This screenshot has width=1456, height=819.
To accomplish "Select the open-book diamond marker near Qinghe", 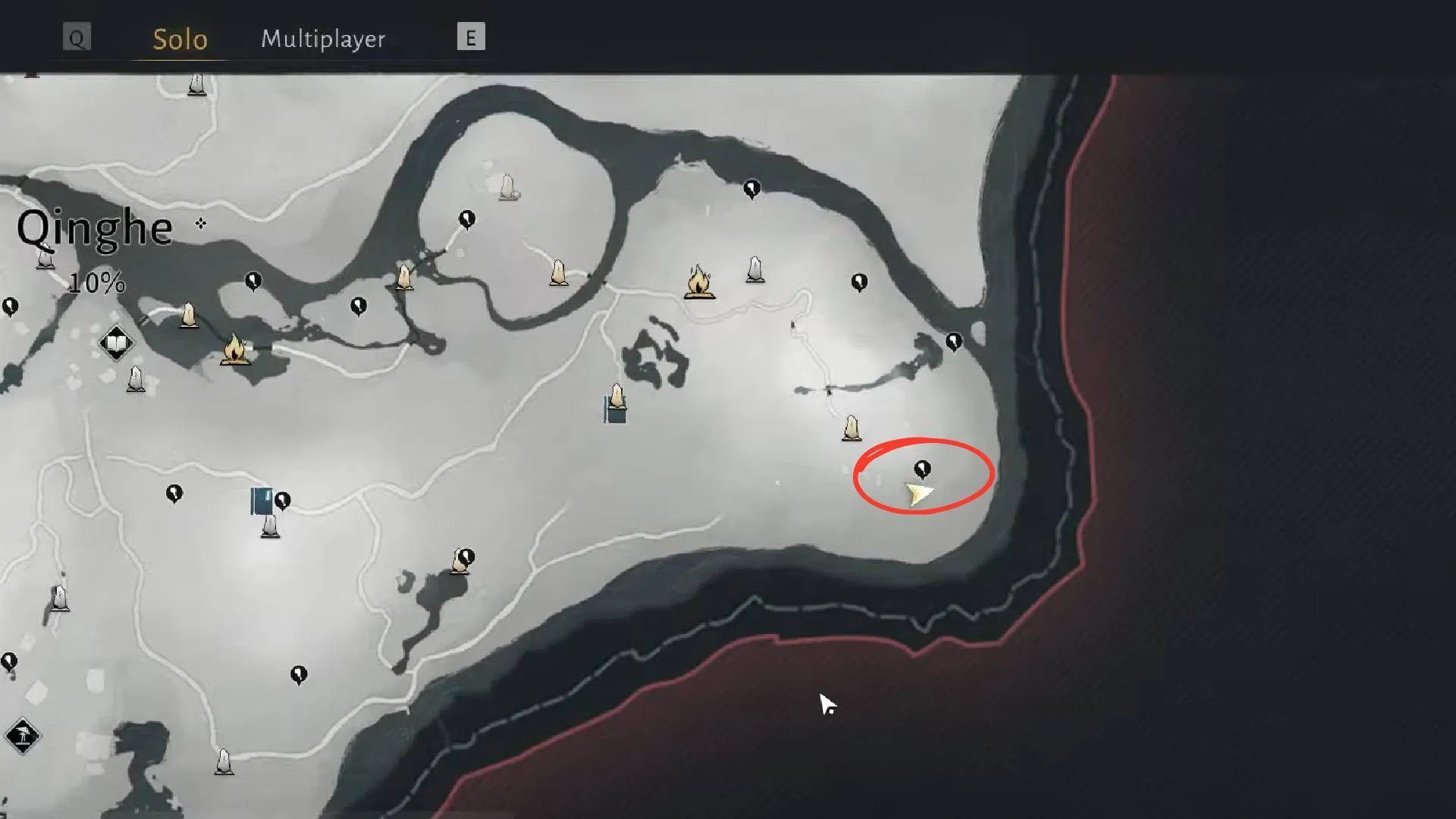I will click(x=116, y=344).
